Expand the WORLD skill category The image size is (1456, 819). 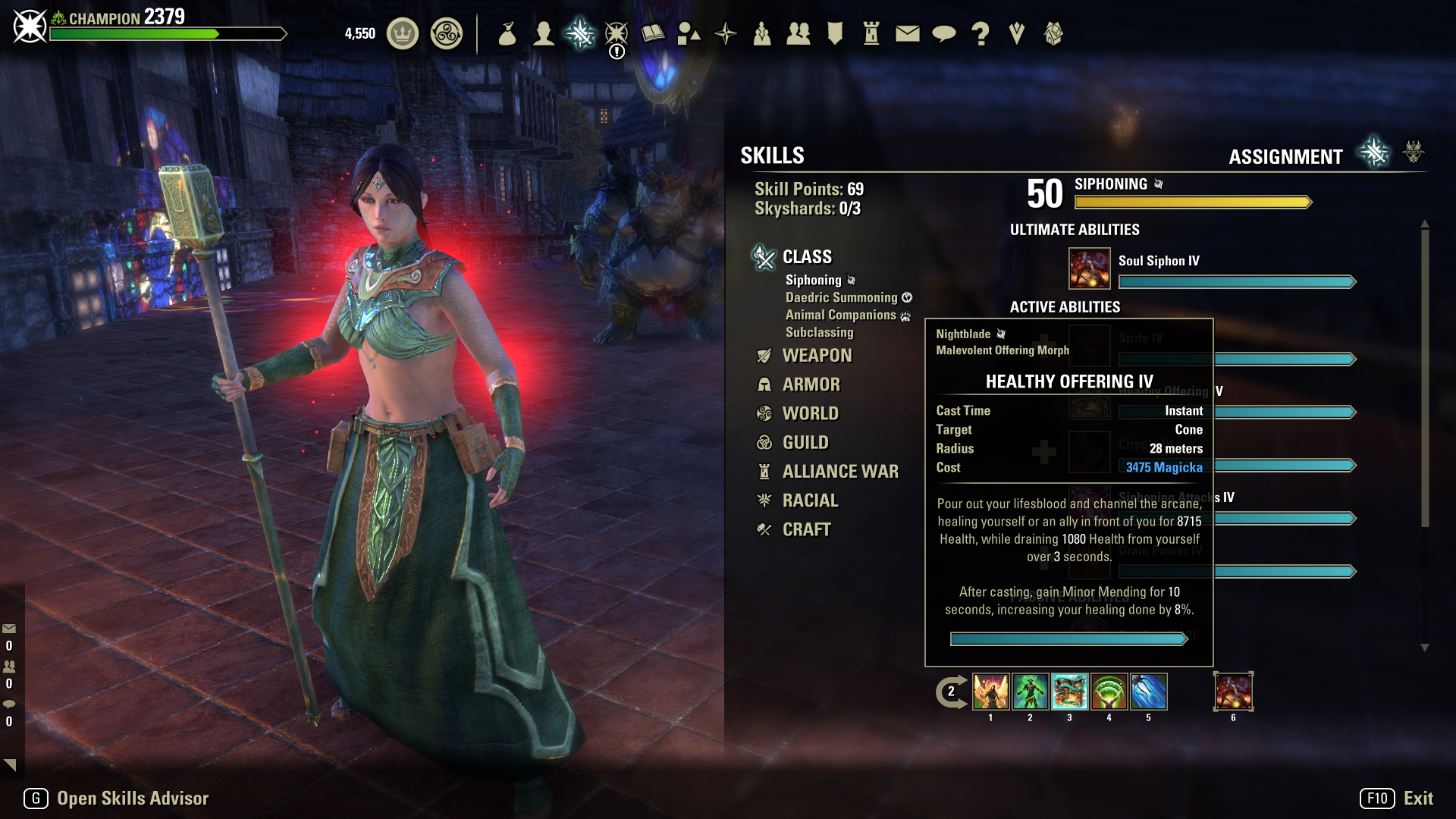point(810,413)
